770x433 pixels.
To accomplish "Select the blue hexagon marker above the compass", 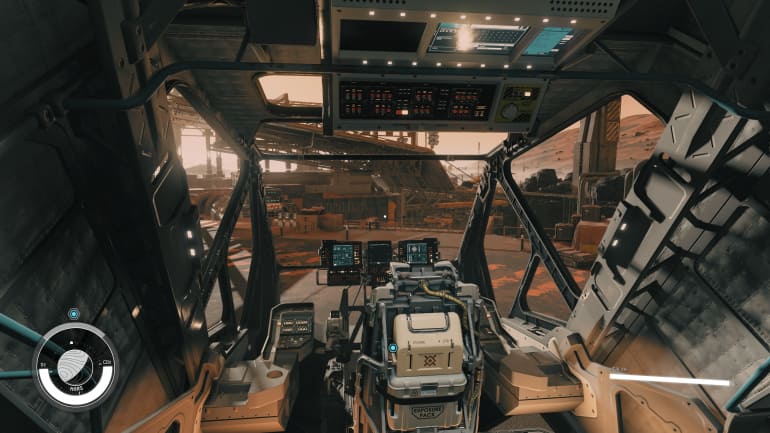I will (74, 314).
